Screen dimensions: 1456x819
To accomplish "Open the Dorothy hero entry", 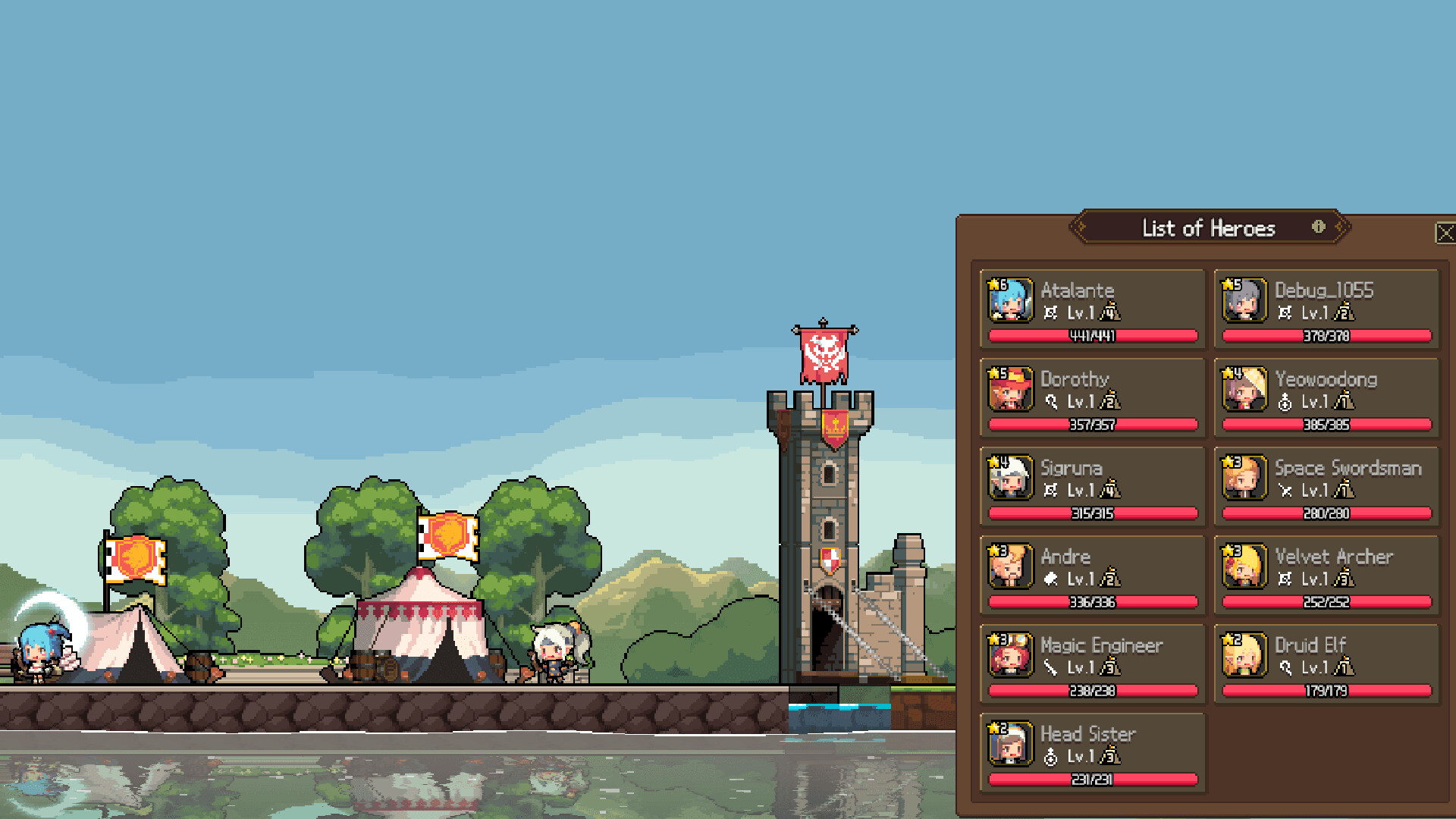I will [1092, 397].
